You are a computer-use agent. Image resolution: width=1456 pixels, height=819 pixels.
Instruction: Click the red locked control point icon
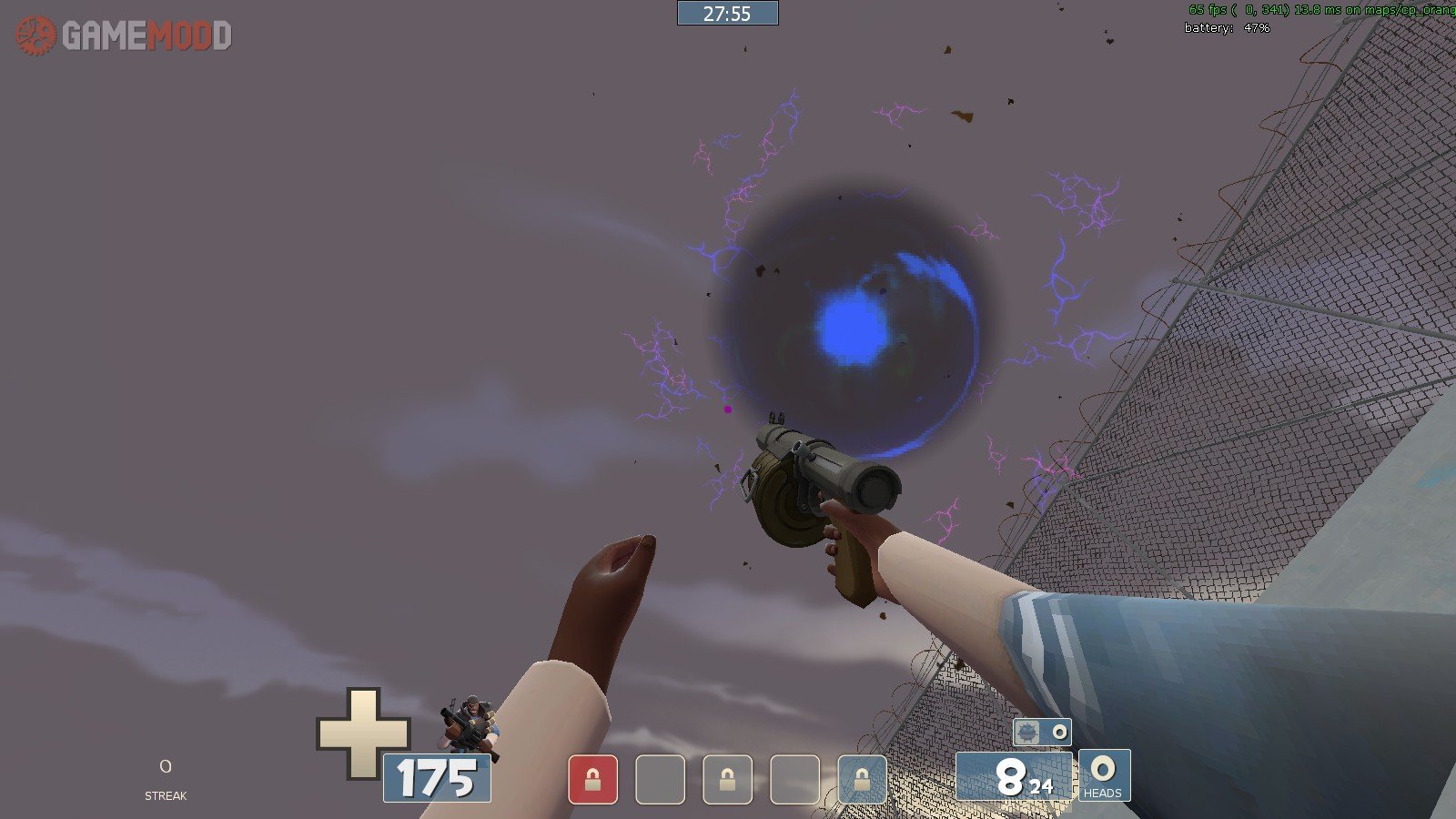tap(592, 780)
